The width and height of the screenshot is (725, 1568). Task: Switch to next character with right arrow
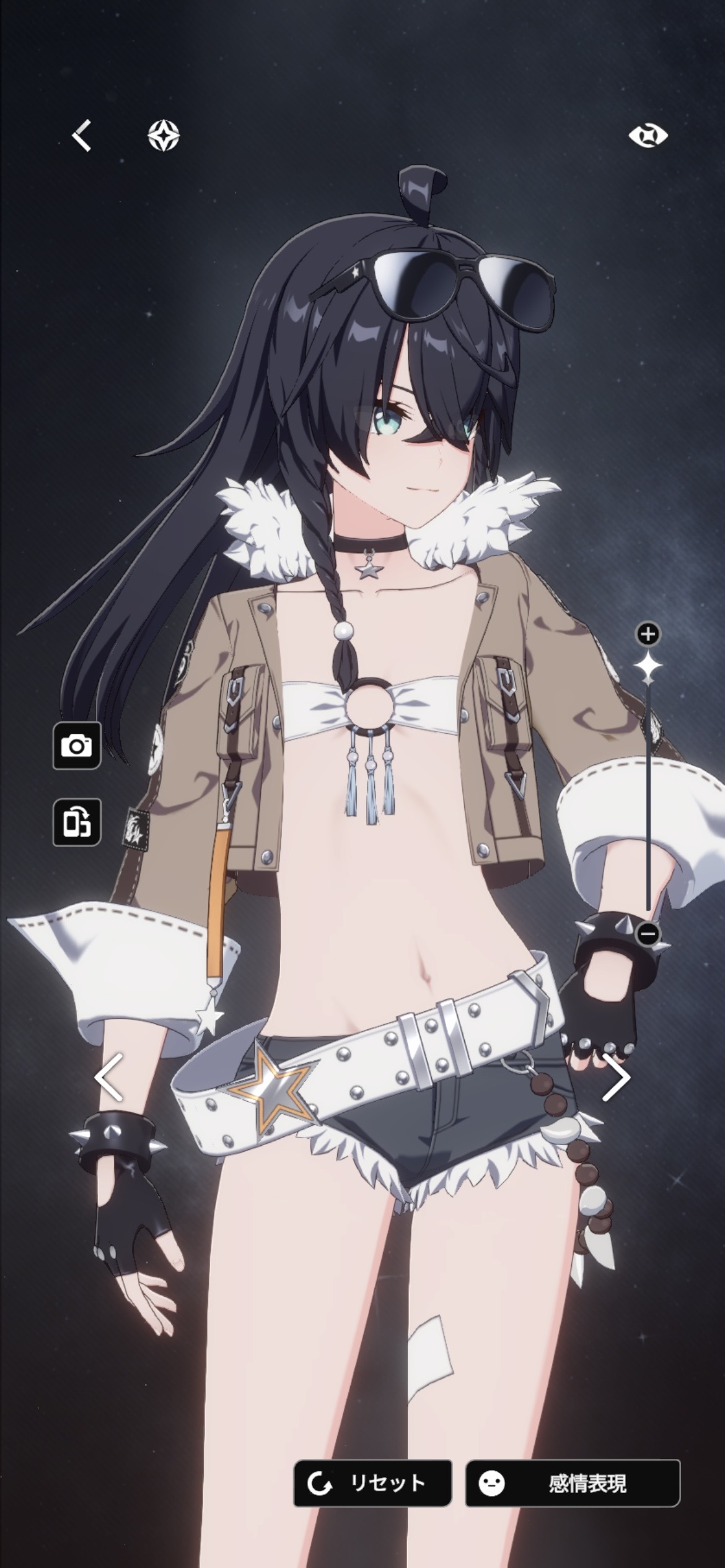click(x=616, y=1078)
